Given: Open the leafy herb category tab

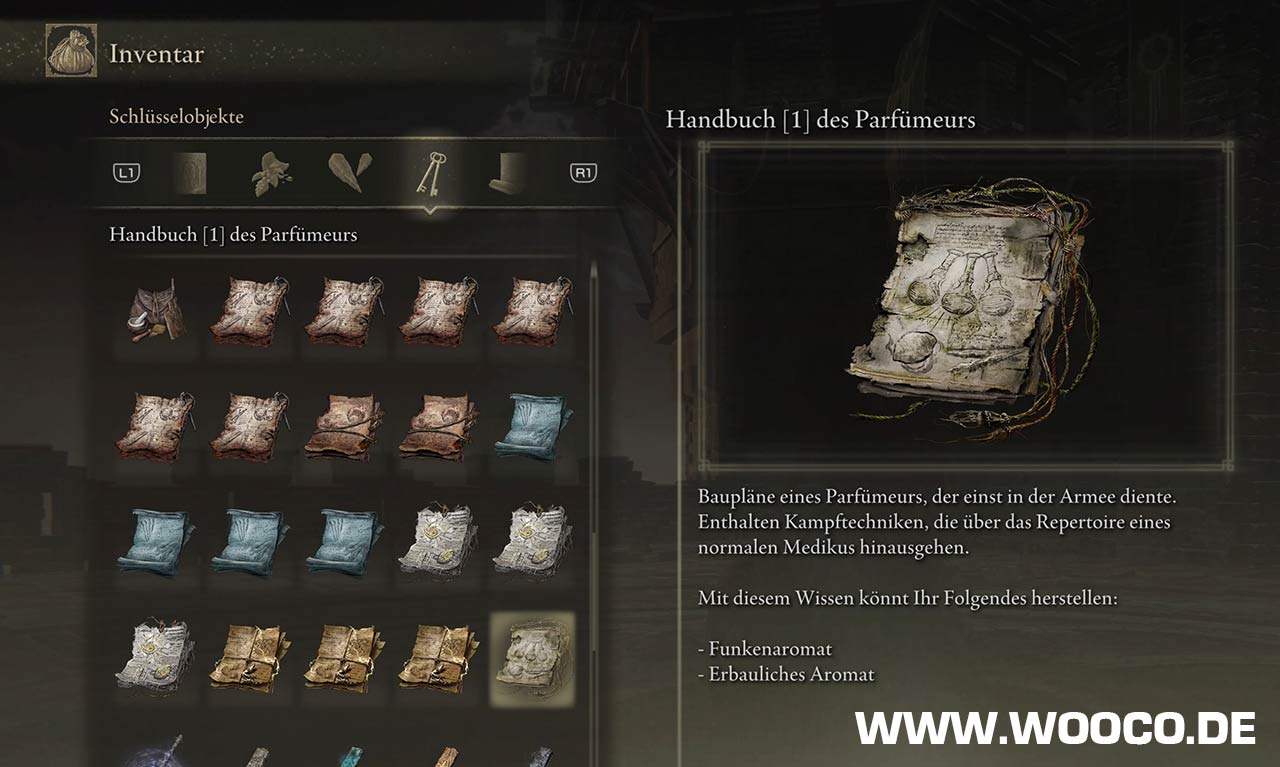Looking at the screenshot, I should coord(270,174).
